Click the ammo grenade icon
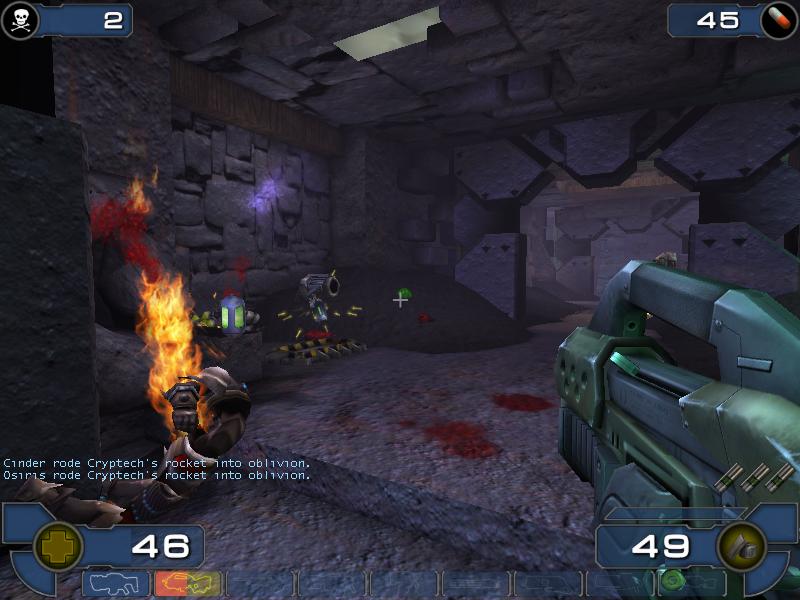This screenshot has width=800, height=600. tap(741, 546)
